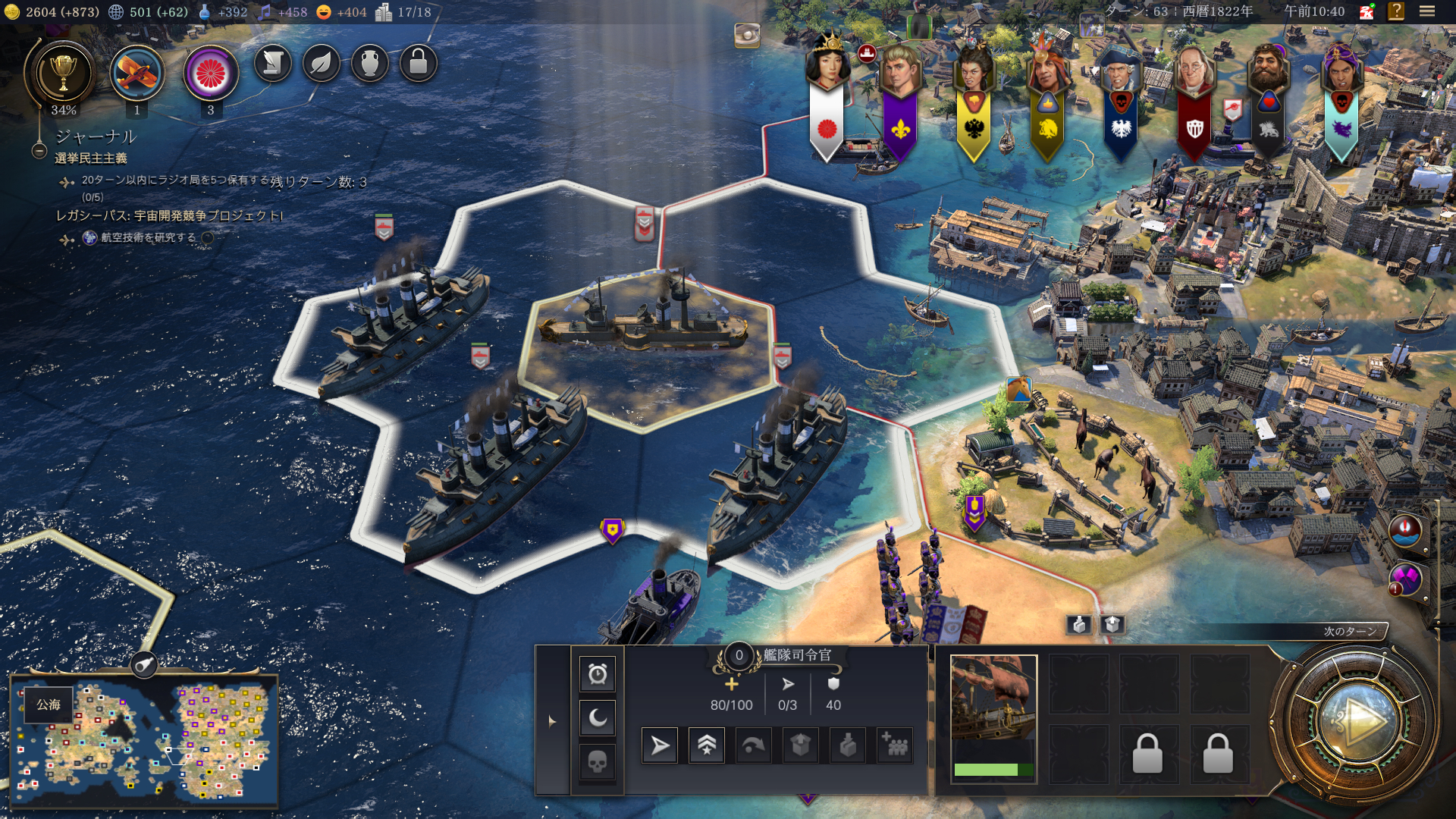The height and width of the screenshot is (819, 1456).
Task: Activate the move arrow unit action
Action: (660, 746)
